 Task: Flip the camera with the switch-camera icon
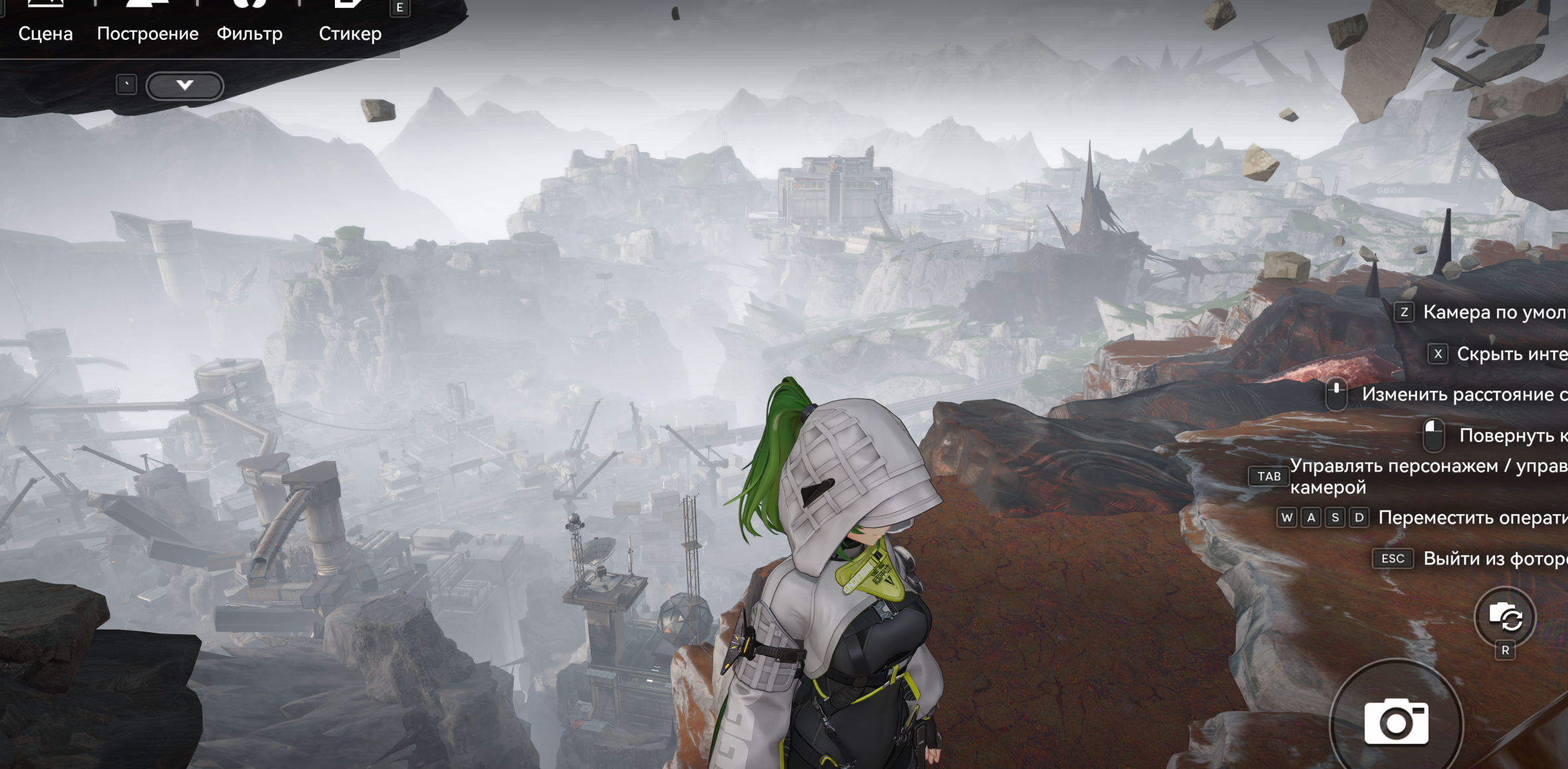pyautogui.click(x=1505, y=618)
